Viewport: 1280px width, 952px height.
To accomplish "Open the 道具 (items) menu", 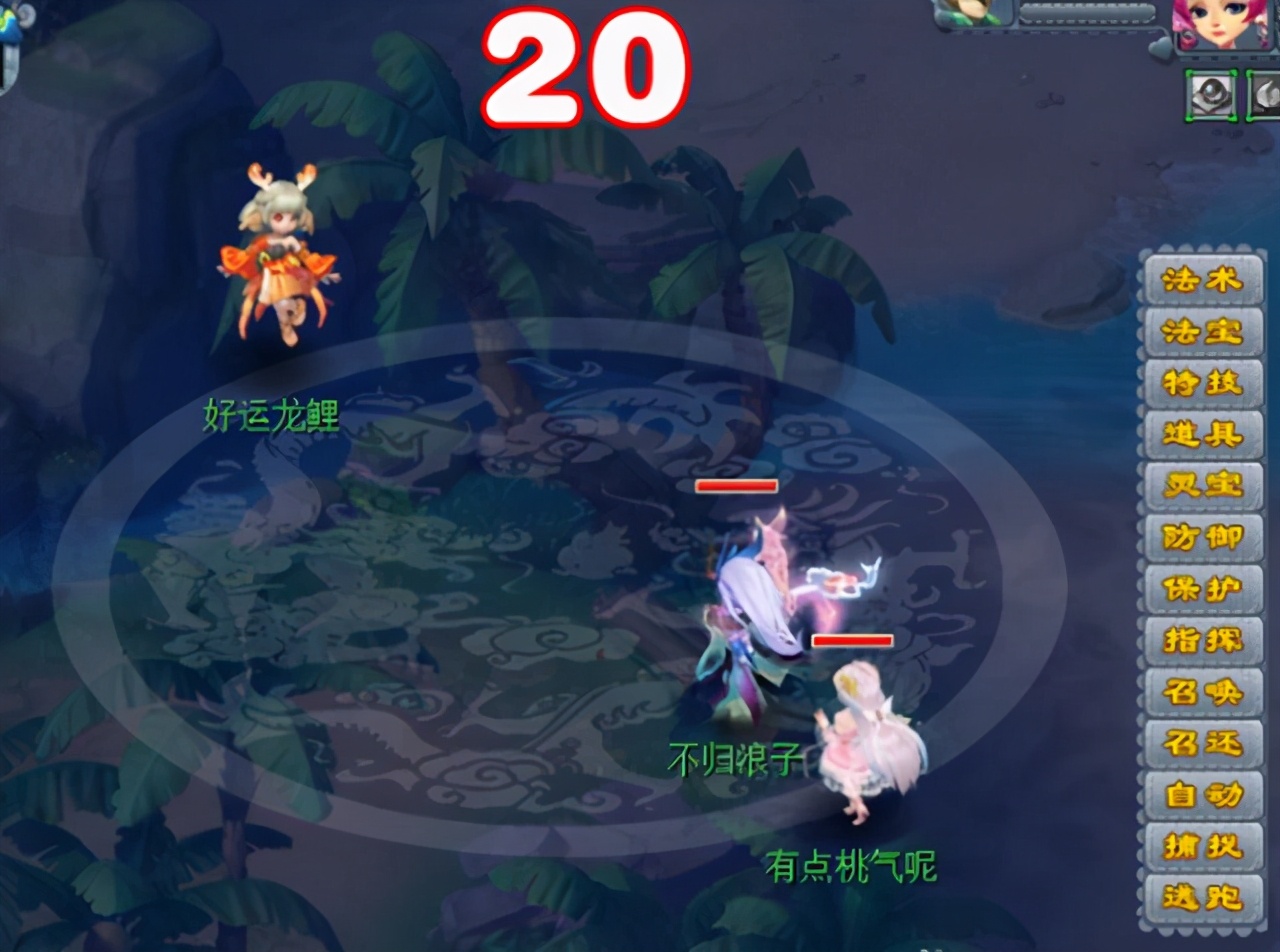I will click(x=1203, y=434).
